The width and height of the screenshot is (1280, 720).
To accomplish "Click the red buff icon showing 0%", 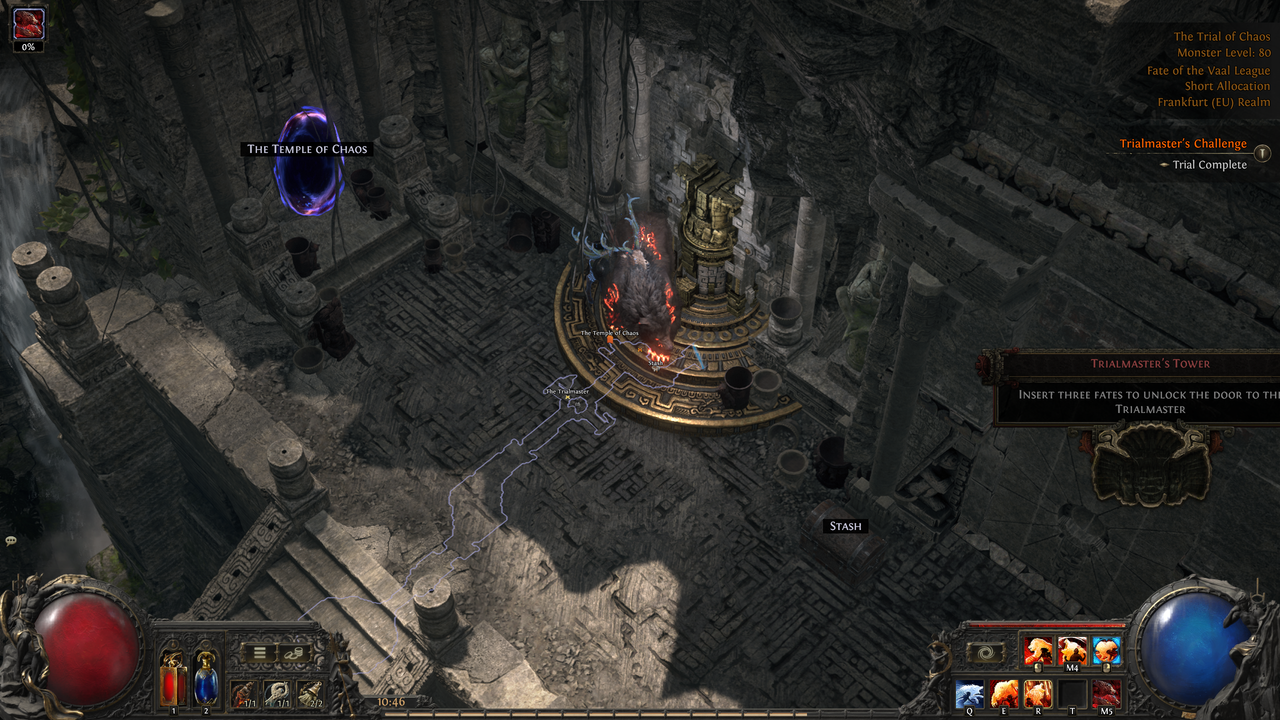I will pos(28,24).
